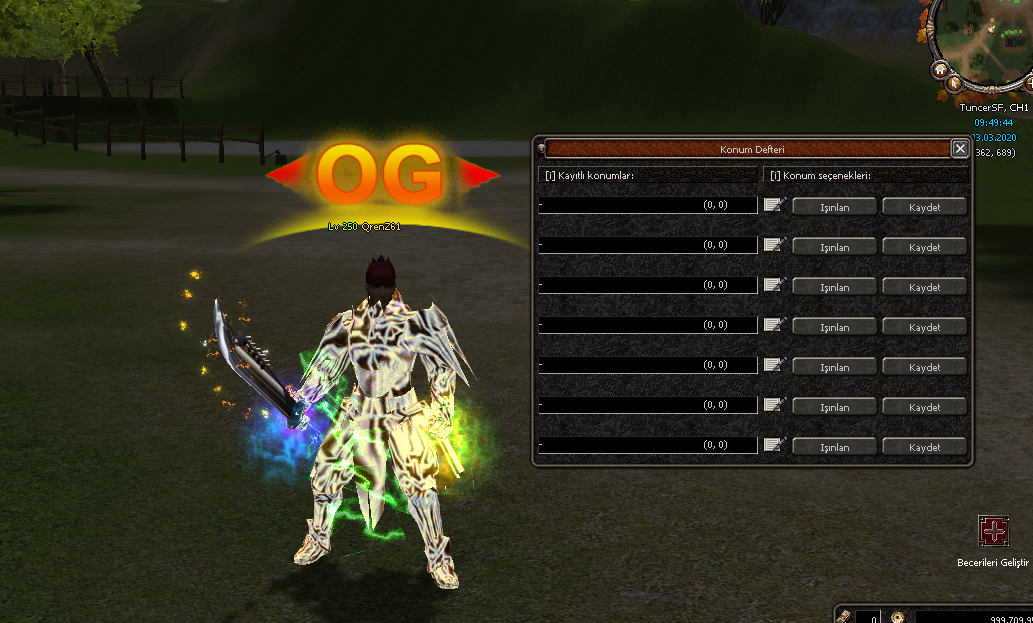Activate the cursor arrow button on the minimap
The image size is (1033, 623).
(x=955, y=83)
